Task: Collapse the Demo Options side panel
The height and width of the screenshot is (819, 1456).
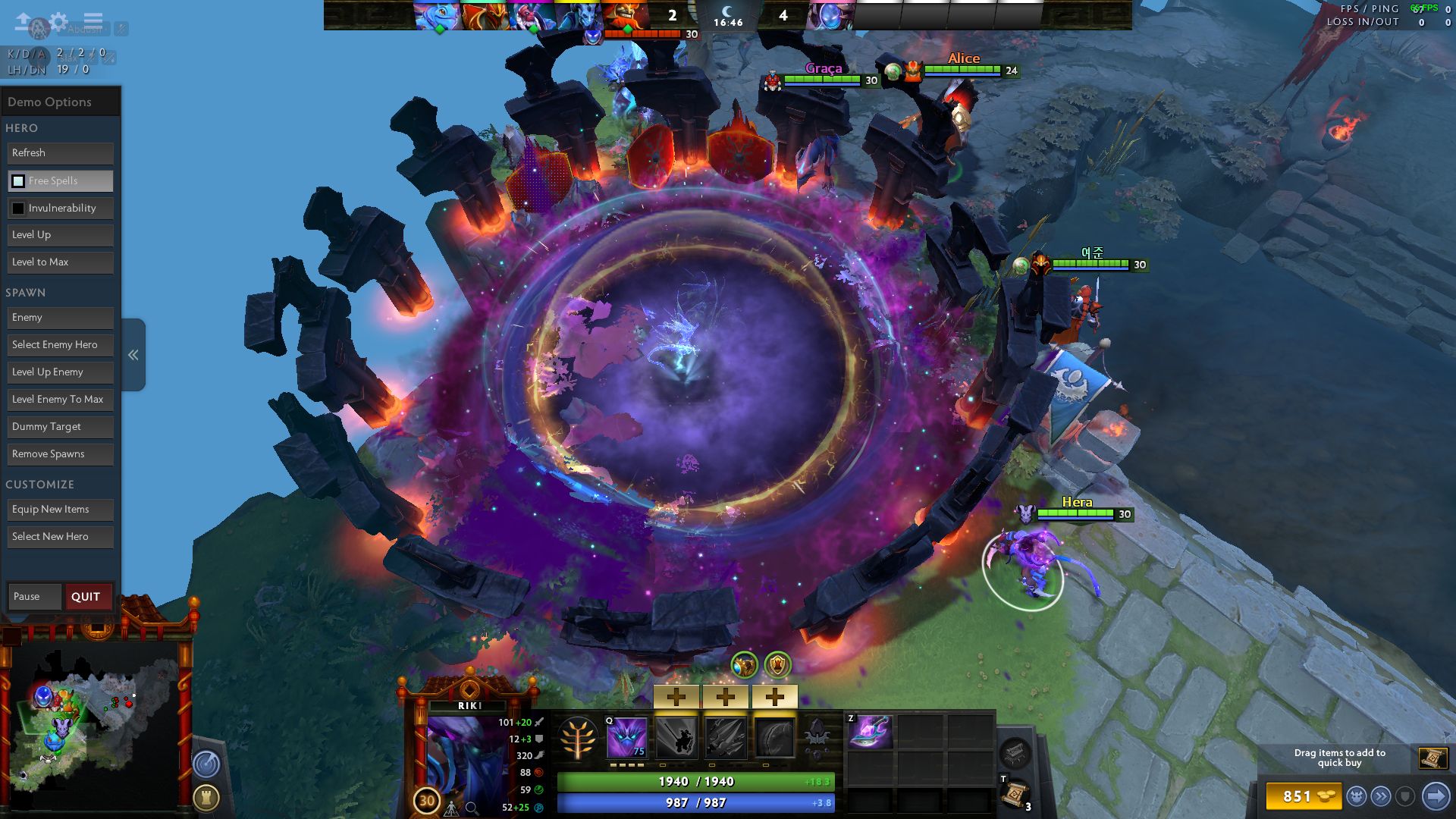Action: pos(133,355)
